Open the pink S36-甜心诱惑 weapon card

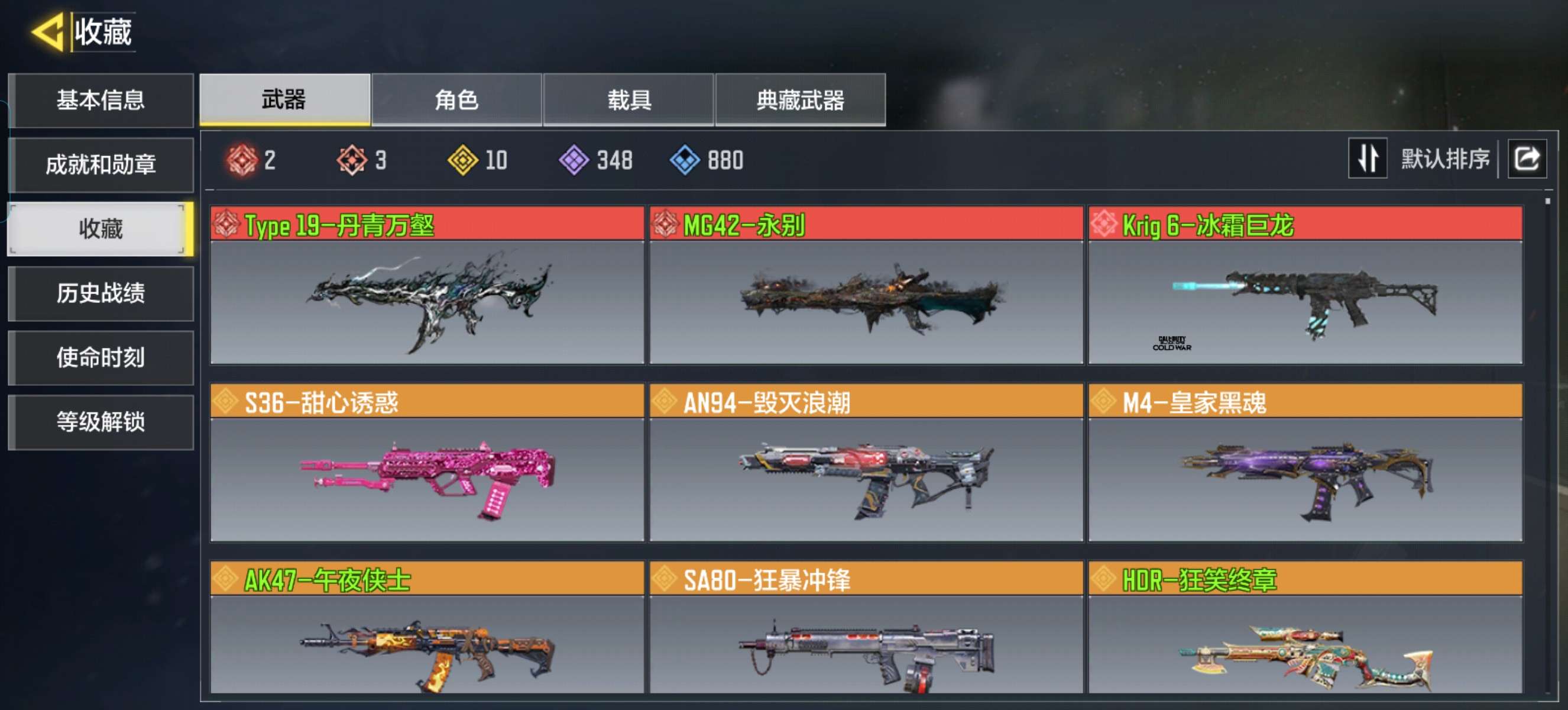[427, 462]
